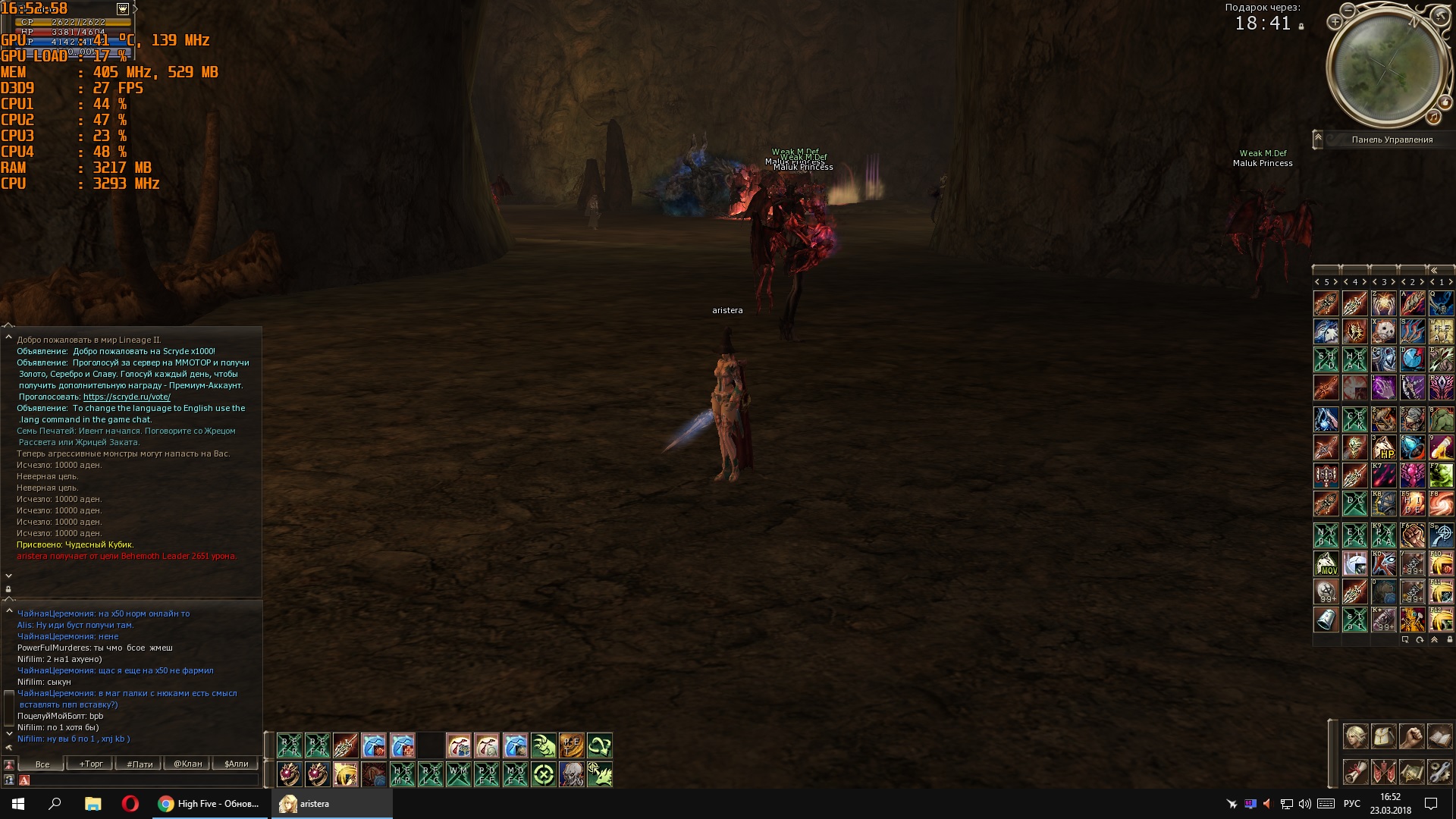
Task: Switch chat to the +Торг tab
Action: click(x=91, y=764)
